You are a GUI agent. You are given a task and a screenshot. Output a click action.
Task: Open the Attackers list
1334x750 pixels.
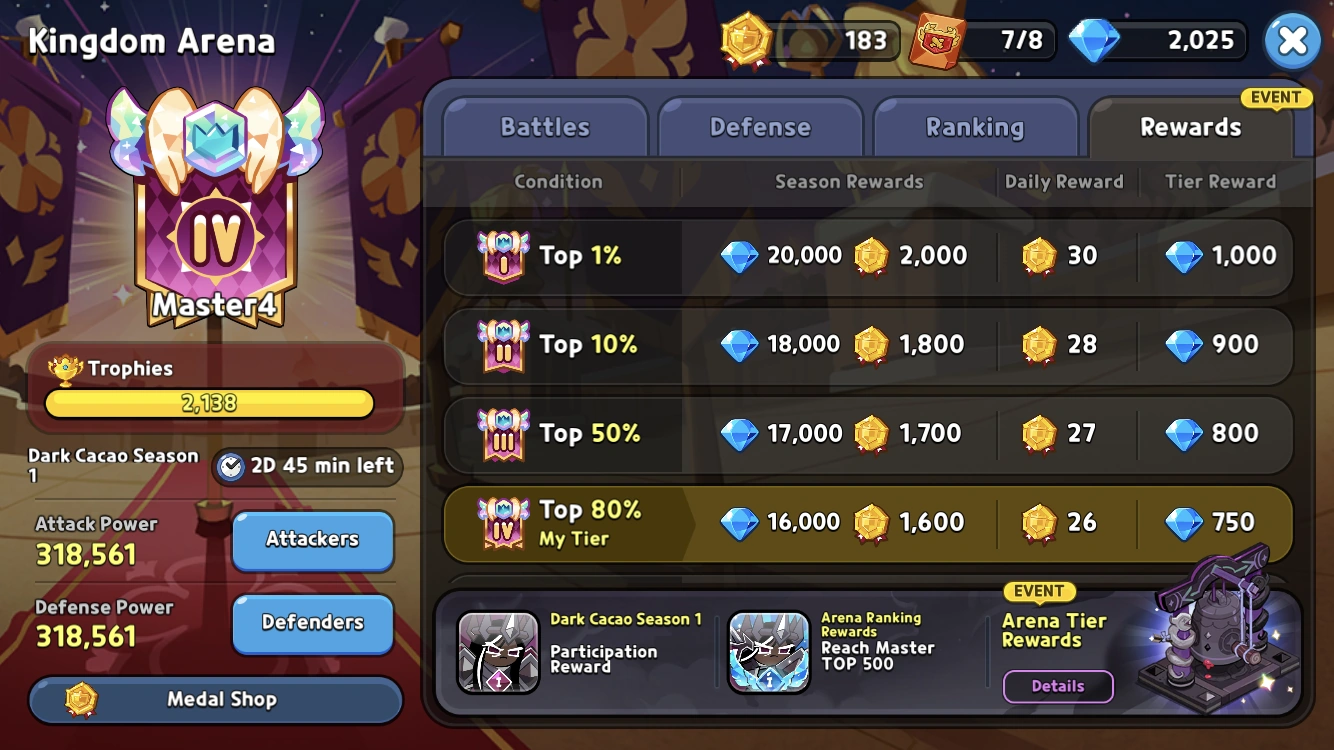click(x=312, y=539)
